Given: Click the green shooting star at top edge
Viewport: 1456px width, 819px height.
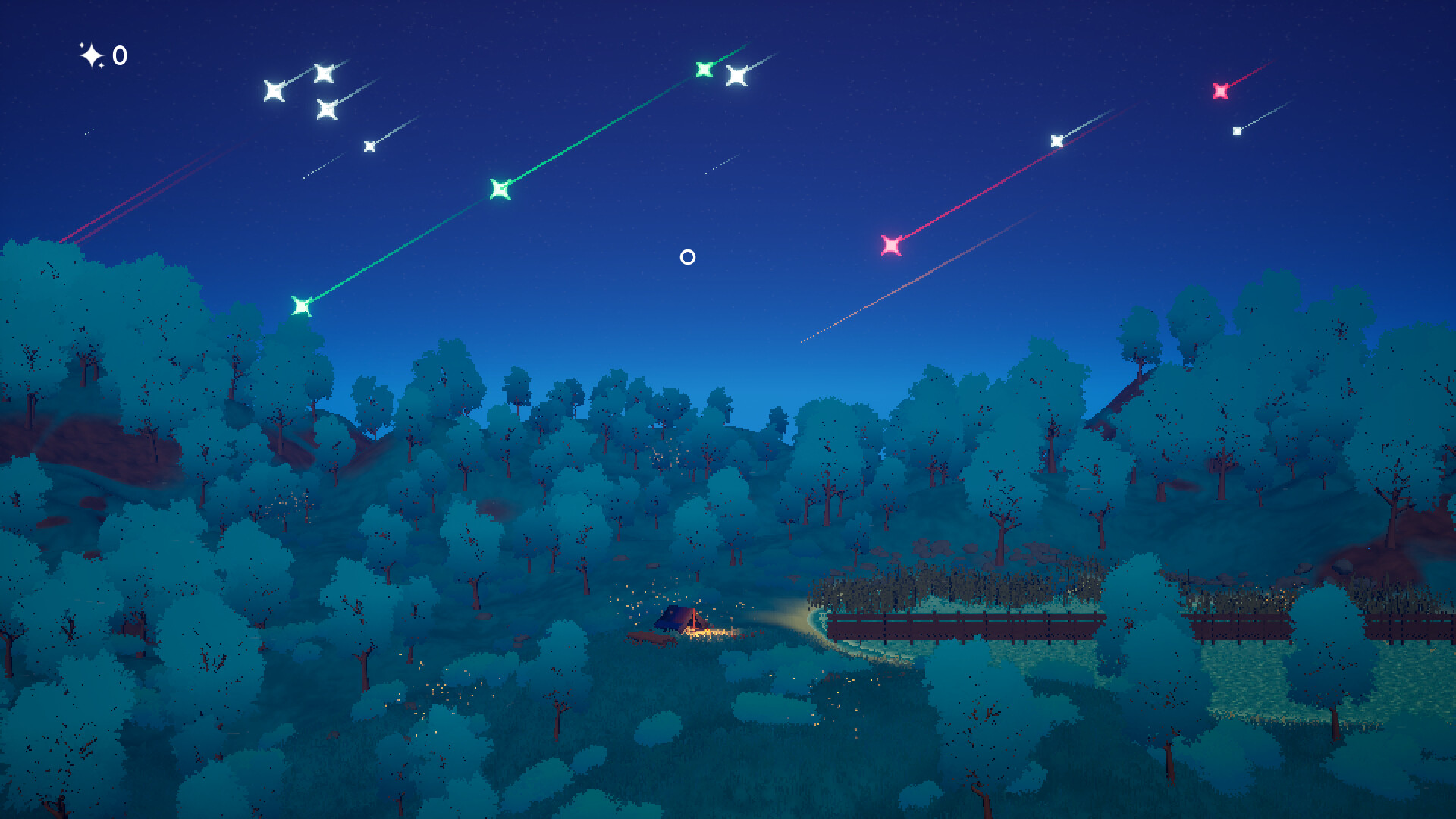Looking at the screenshot, I should pyautogui.click(x=704, y=68).
